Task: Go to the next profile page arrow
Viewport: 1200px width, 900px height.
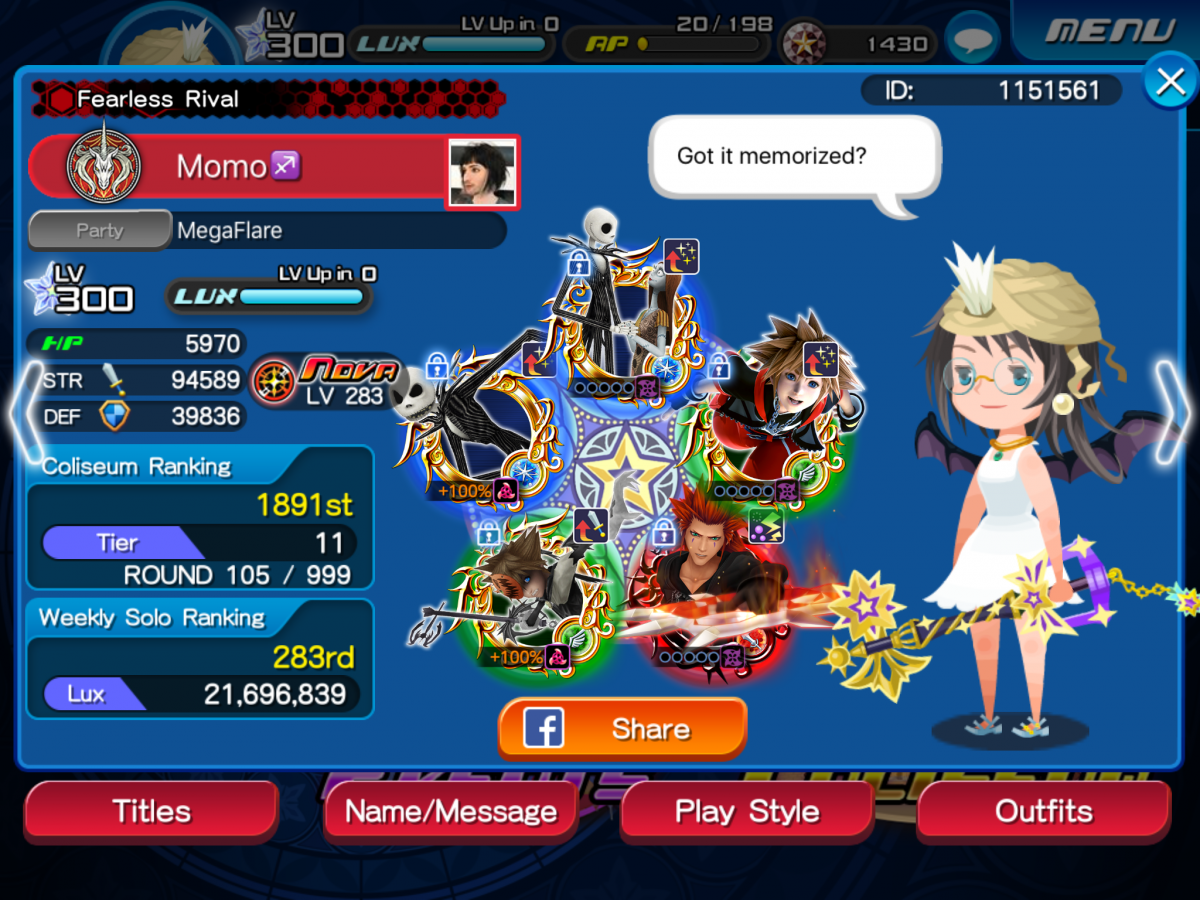Action: click(1174, 411)
